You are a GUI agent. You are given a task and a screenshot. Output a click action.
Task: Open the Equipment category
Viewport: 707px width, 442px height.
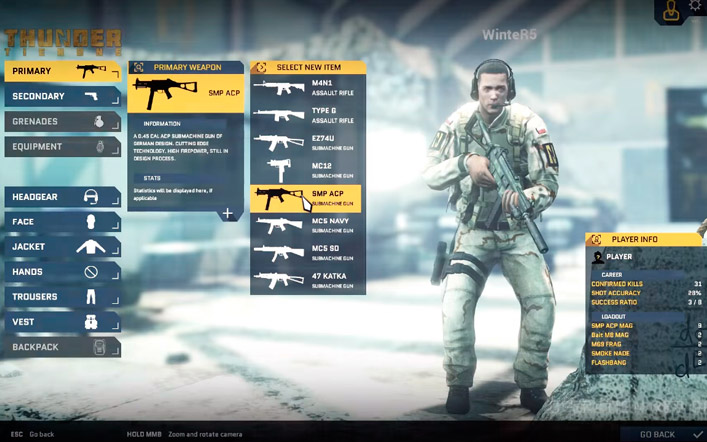click(62, 146)
